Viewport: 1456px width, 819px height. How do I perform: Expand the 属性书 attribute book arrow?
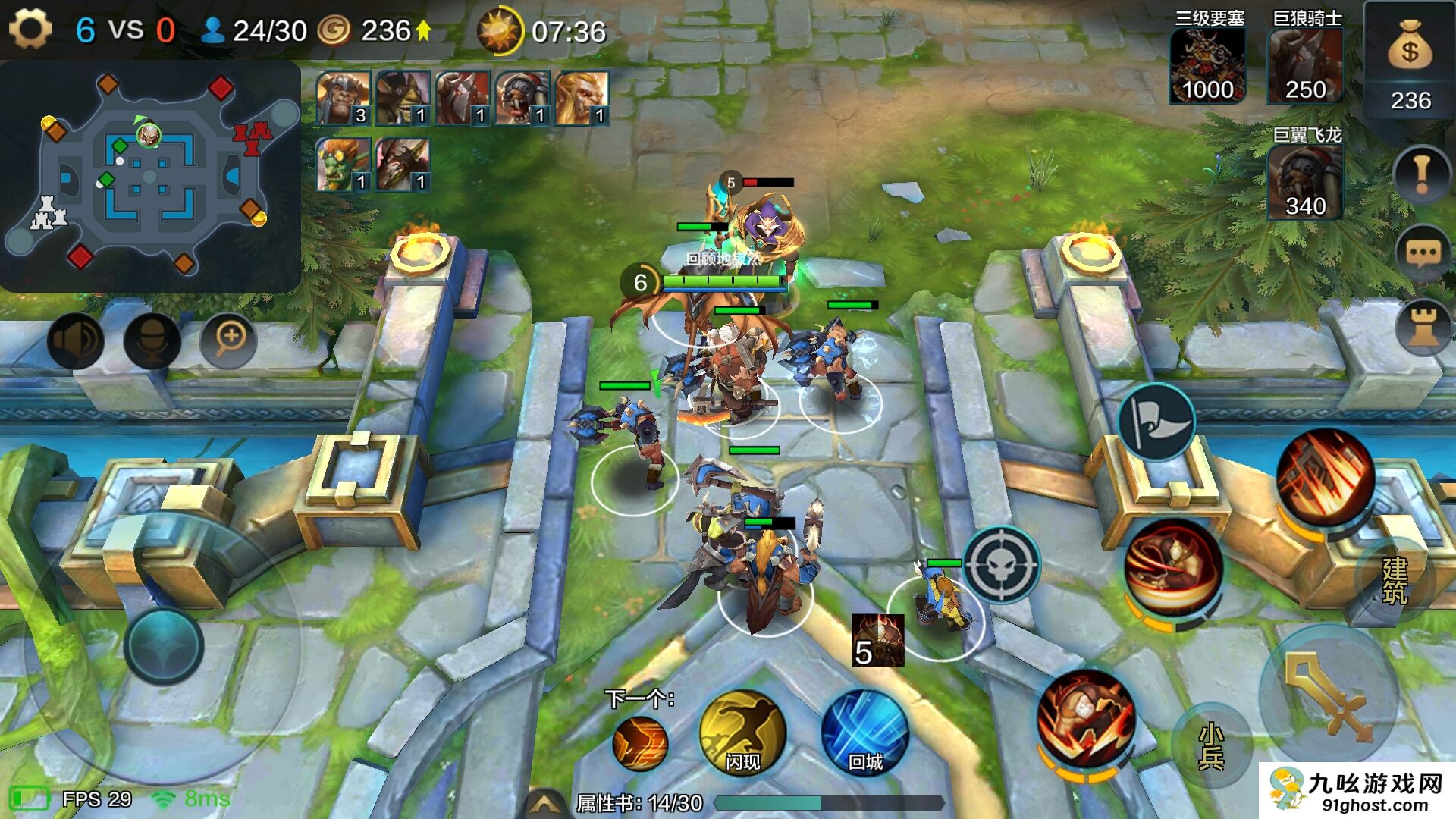tap(545, 804)
